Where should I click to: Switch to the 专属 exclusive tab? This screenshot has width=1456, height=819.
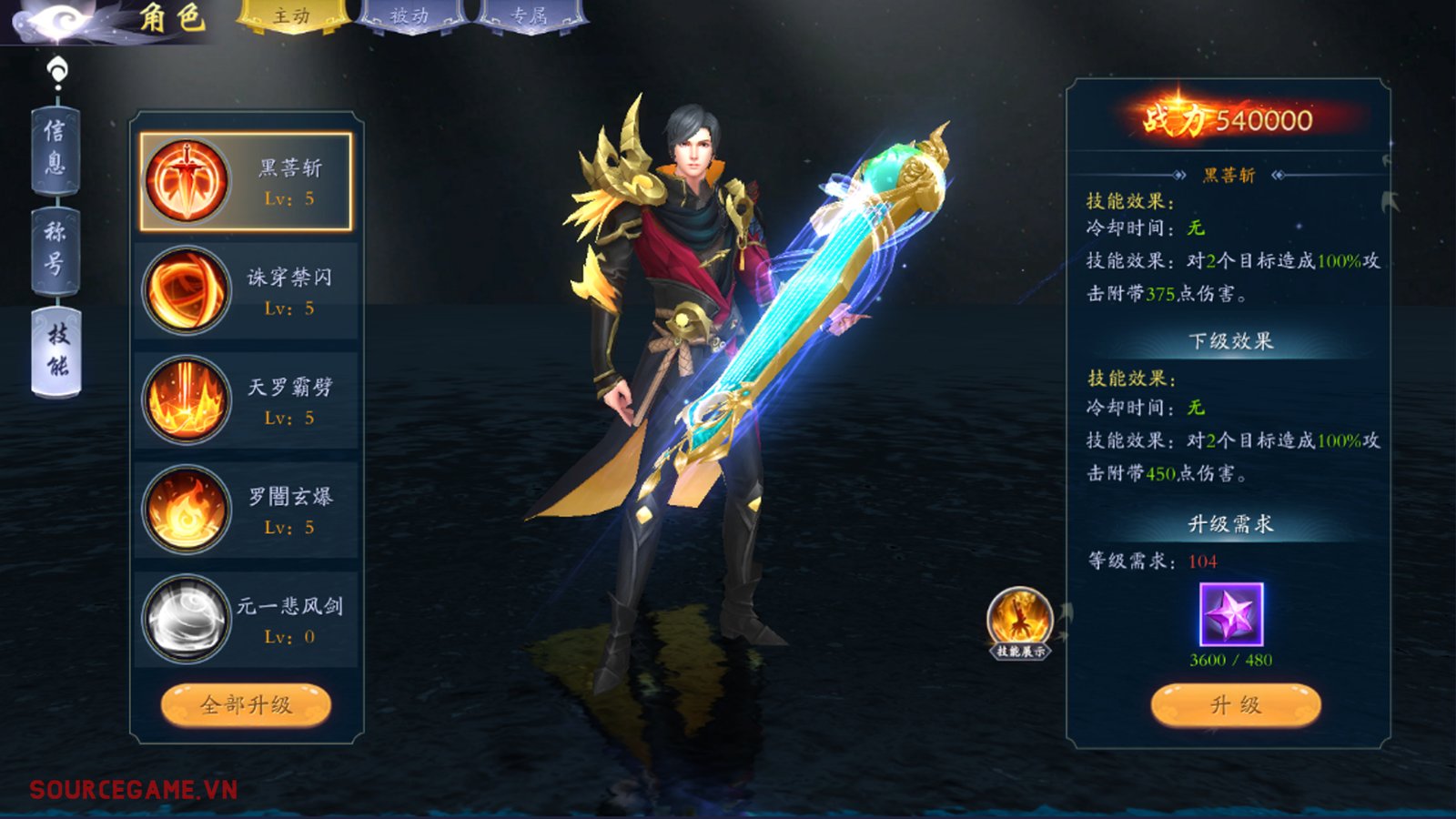tap(529, 16)
